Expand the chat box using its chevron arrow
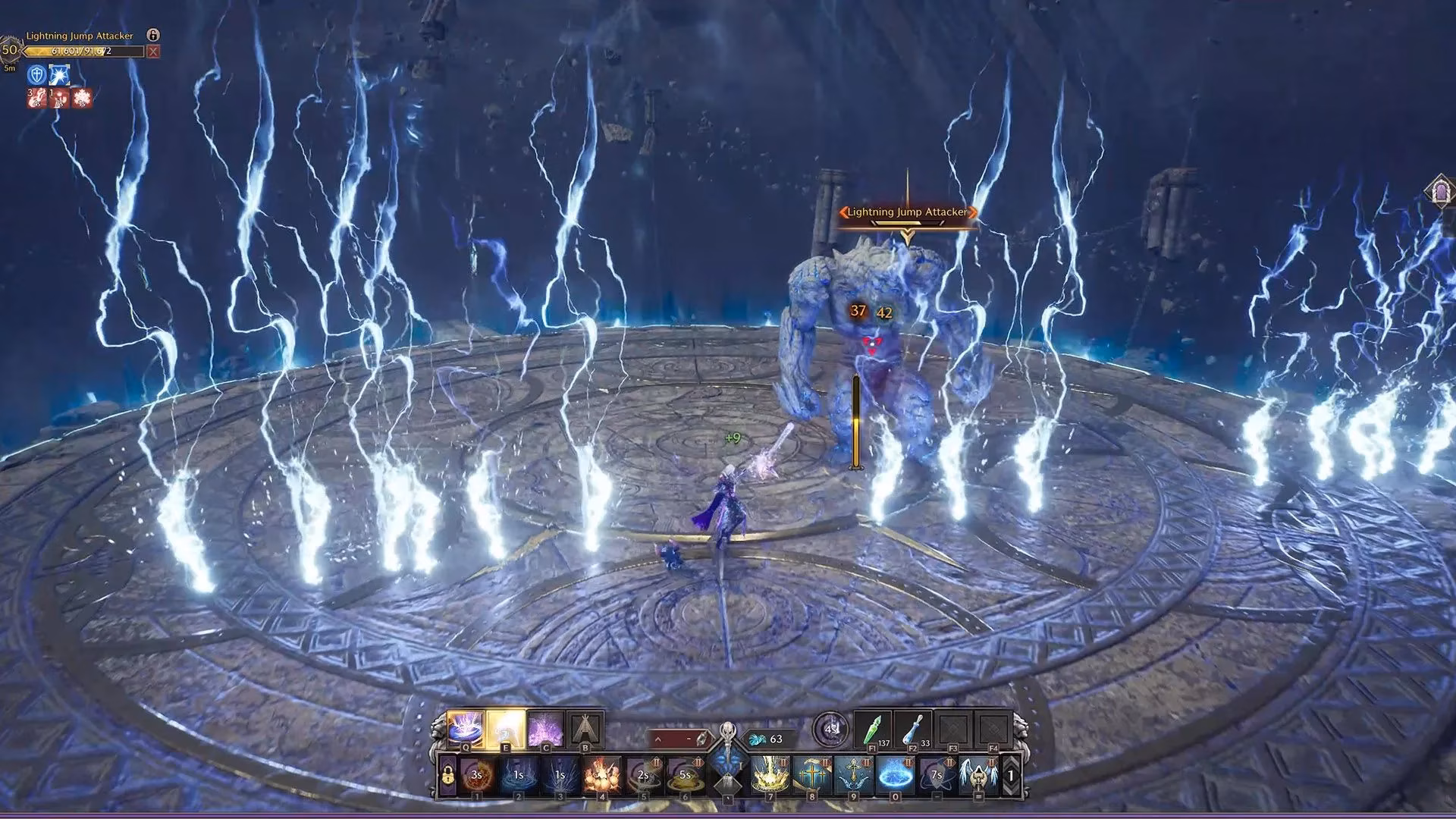 coord(657,738)
